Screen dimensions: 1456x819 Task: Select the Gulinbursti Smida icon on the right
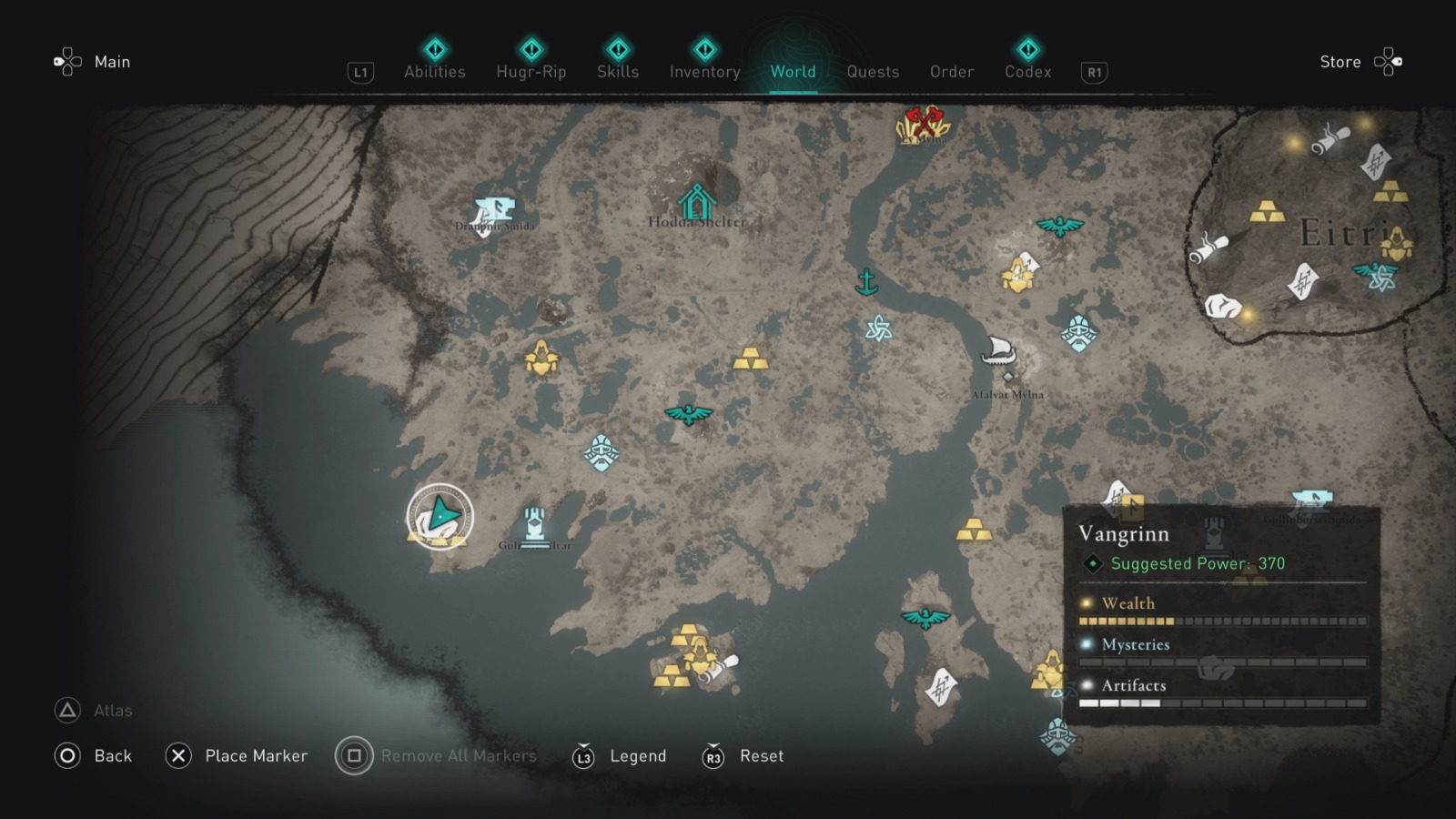click(x=1311, y=496)
